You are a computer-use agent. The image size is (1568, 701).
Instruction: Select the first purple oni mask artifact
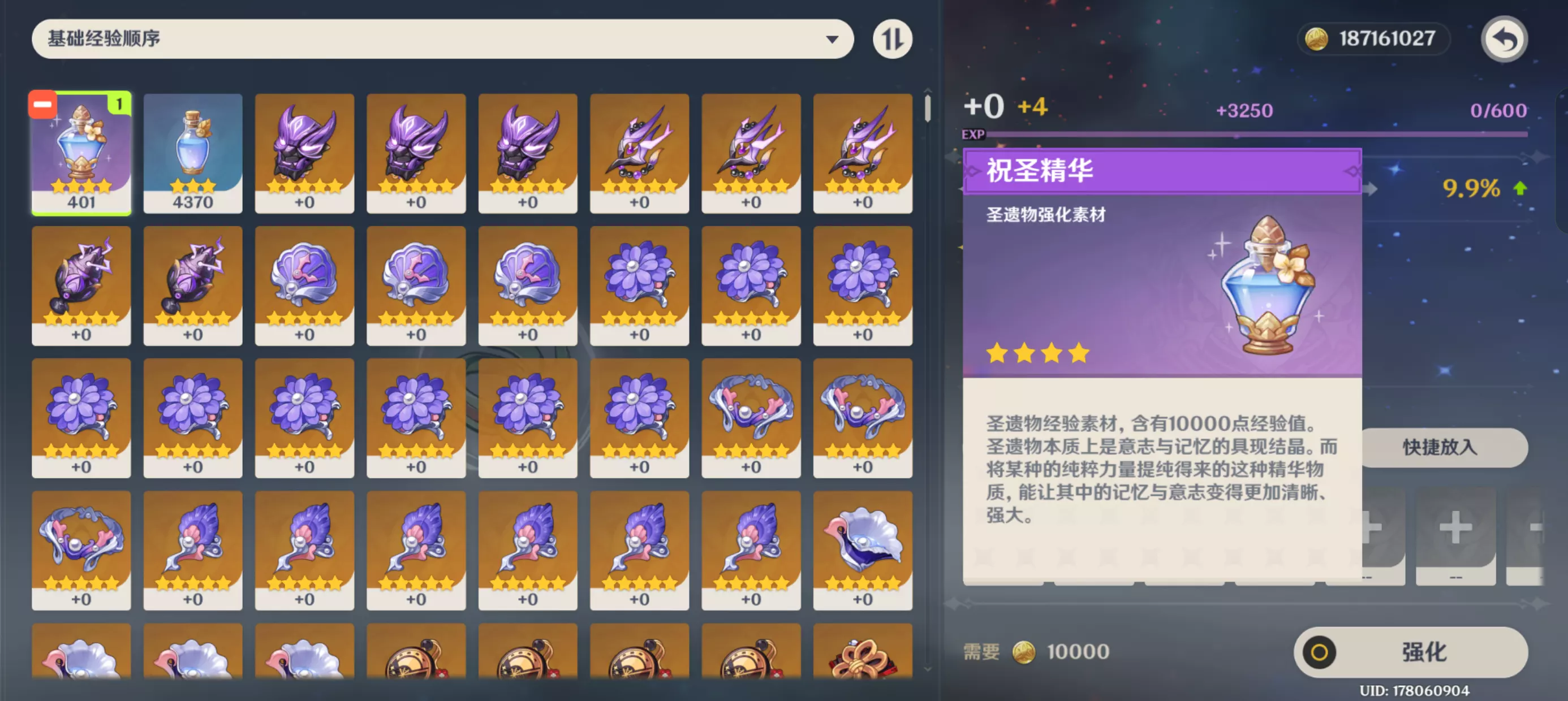coord(304,152)
